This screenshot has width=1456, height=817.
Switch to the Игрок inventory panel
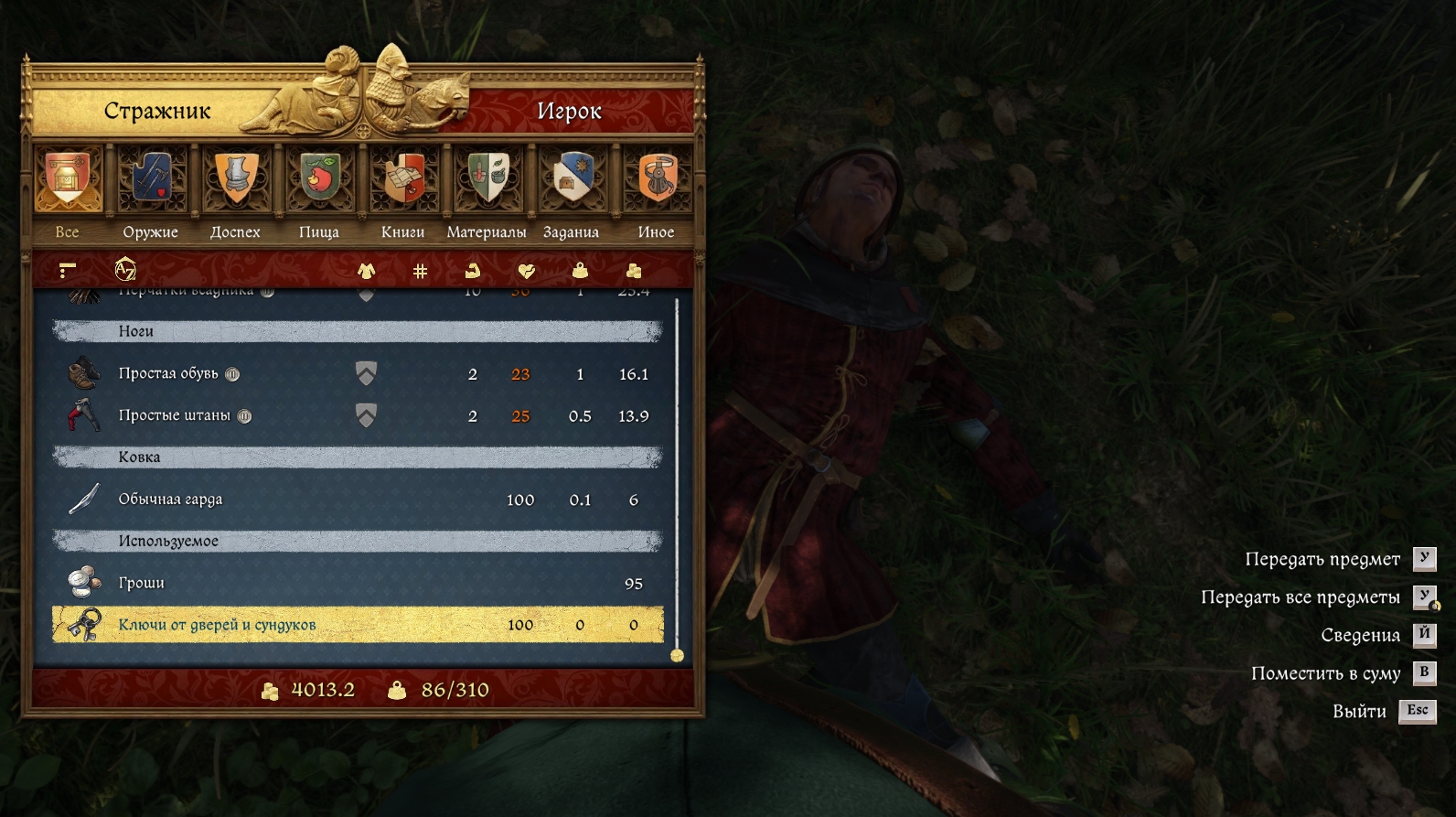click(x=568, y=111)
